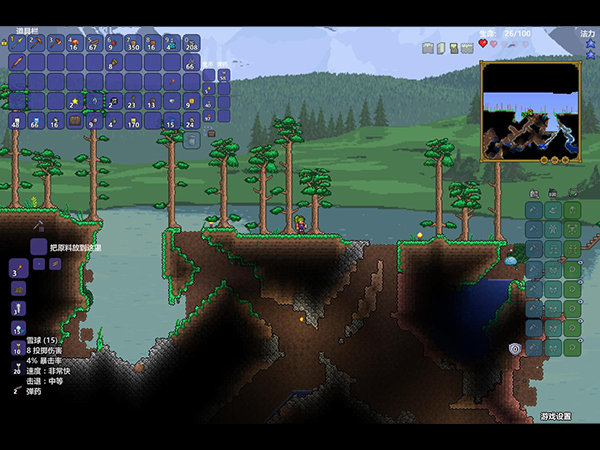This screenshot has height=450, width=600.
Task: Click the guide crafting material slot
Action: pos(38,246)
